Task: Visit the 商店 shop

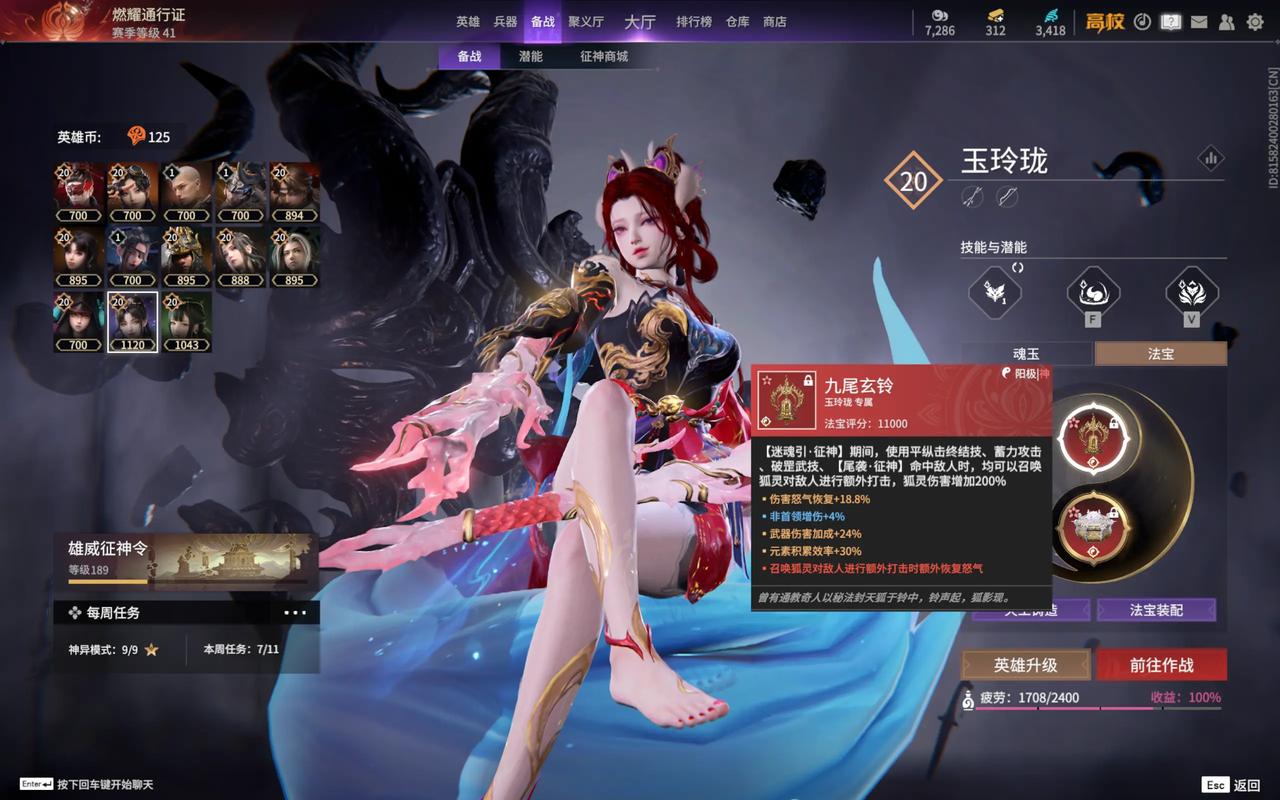Action: pos(774,21)
